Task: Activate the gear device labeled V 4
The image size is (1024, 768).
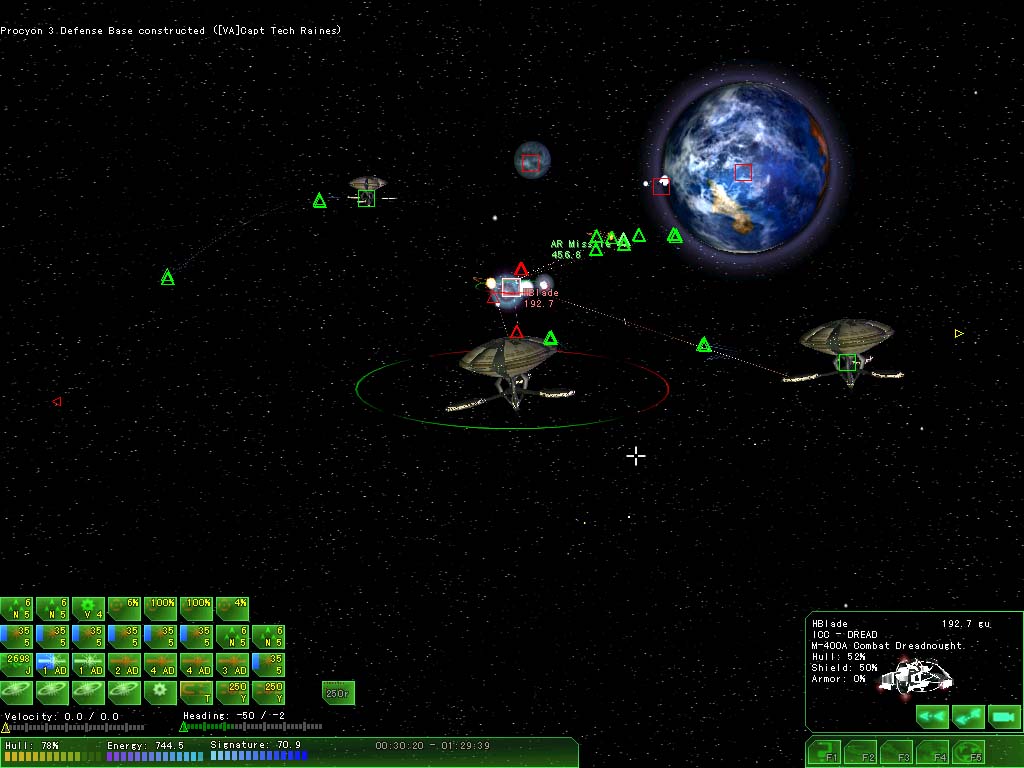Action: [89, 609]
